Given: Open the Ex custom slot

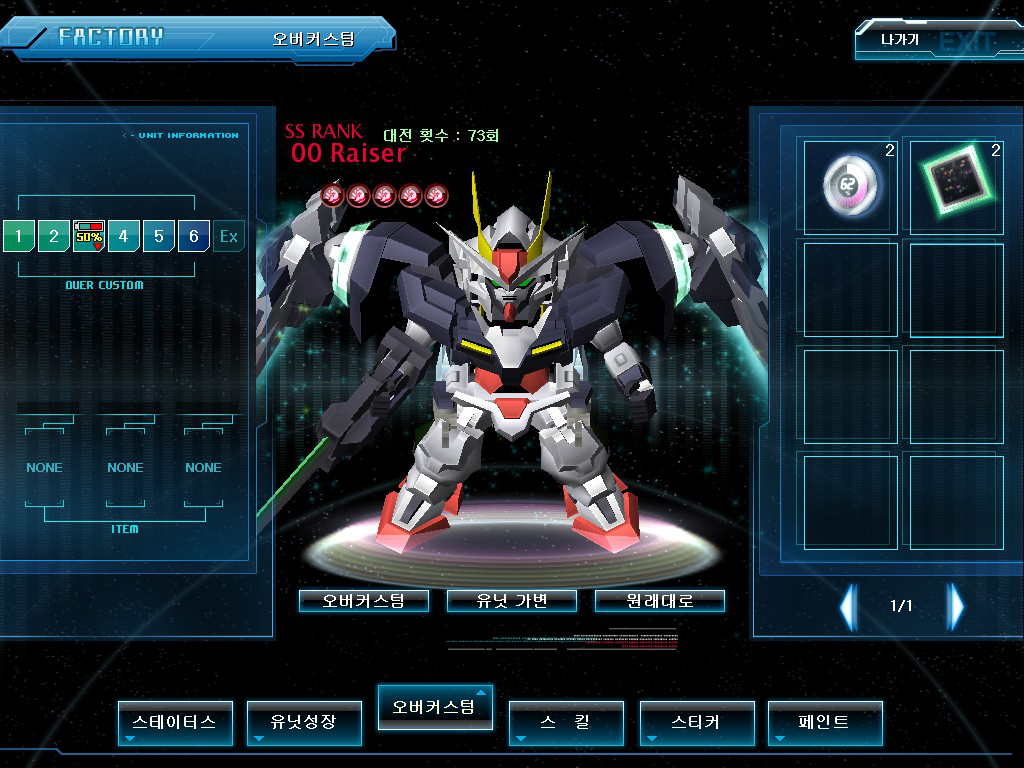Looking at the screenshot, I should click(x=229, y=237).
